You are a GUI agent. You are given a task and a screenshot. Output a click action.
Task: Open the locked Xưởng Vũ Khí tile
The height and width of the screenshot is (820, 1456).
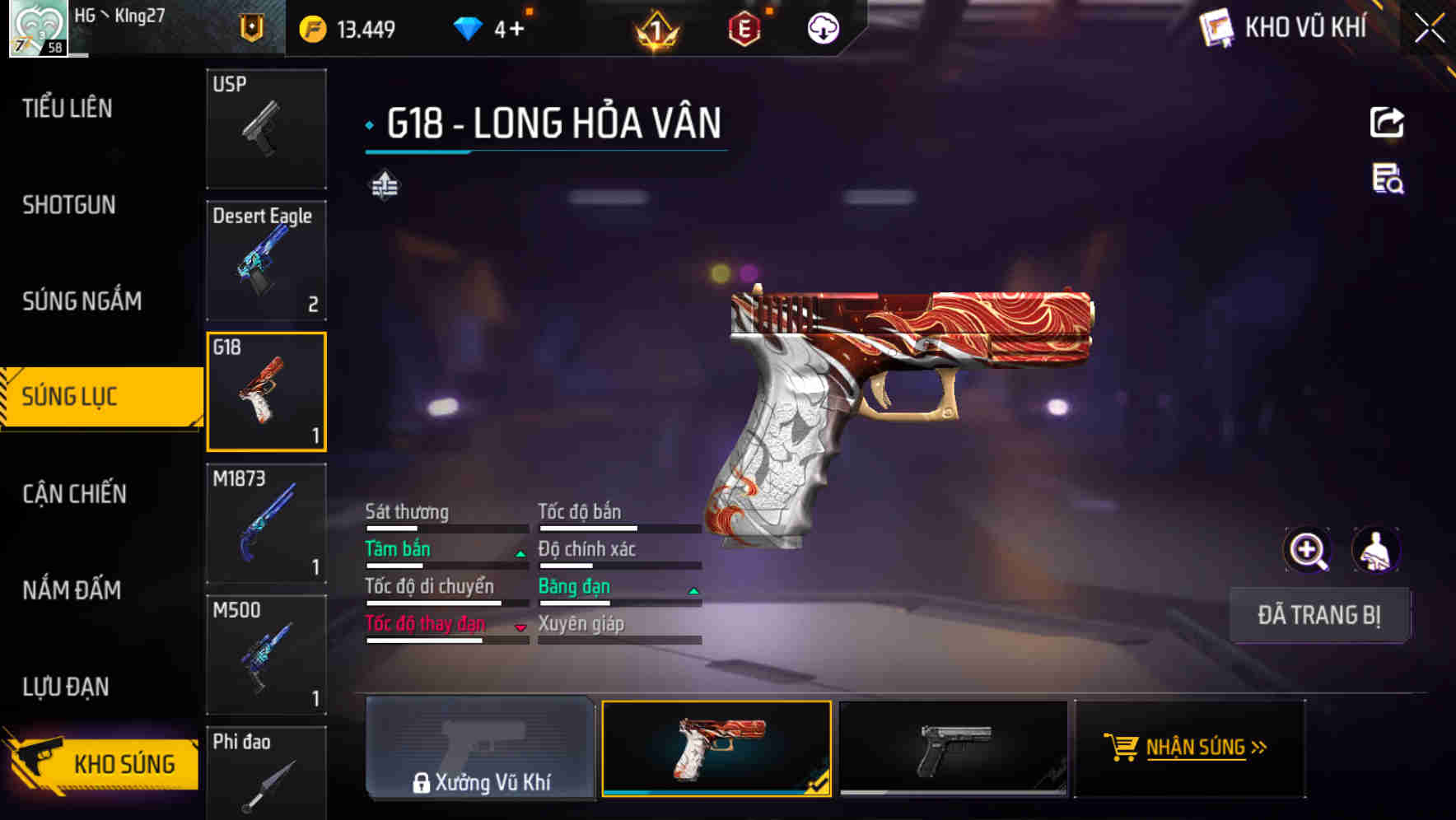coord(480,748)
